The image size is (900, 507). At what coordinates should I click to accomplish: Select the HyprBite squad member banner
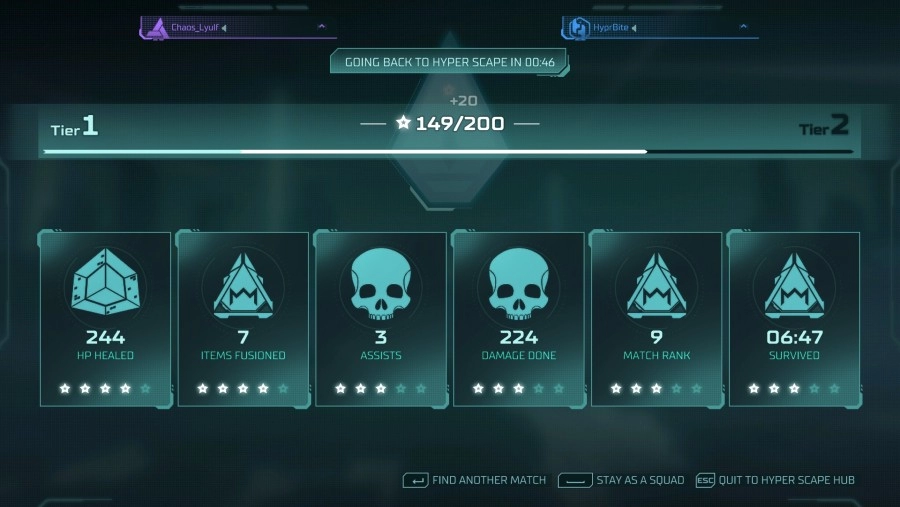click(659, 28)
